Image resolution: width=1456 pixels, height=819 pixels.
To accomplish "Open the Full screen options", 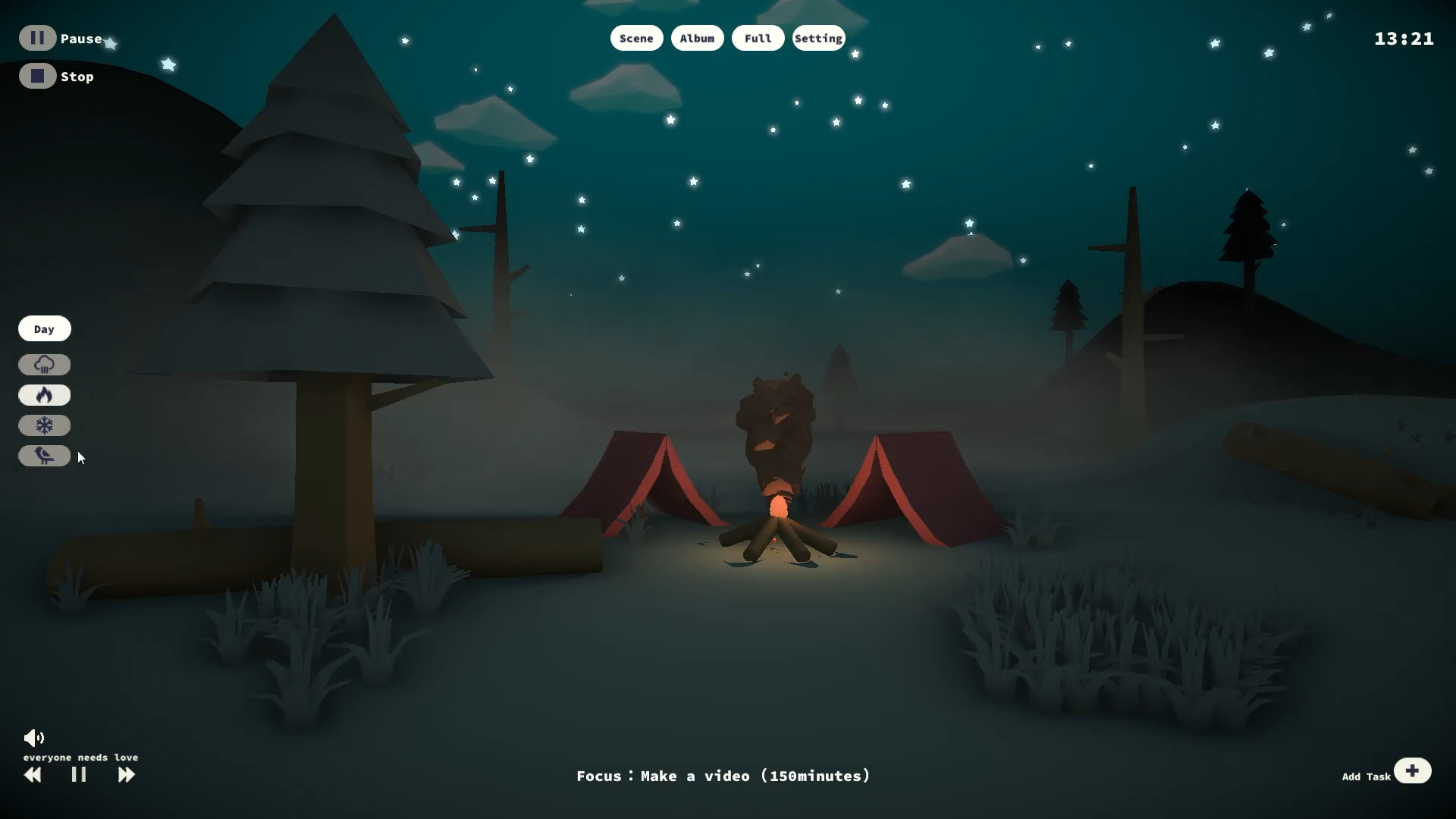I will coord(757,38).
